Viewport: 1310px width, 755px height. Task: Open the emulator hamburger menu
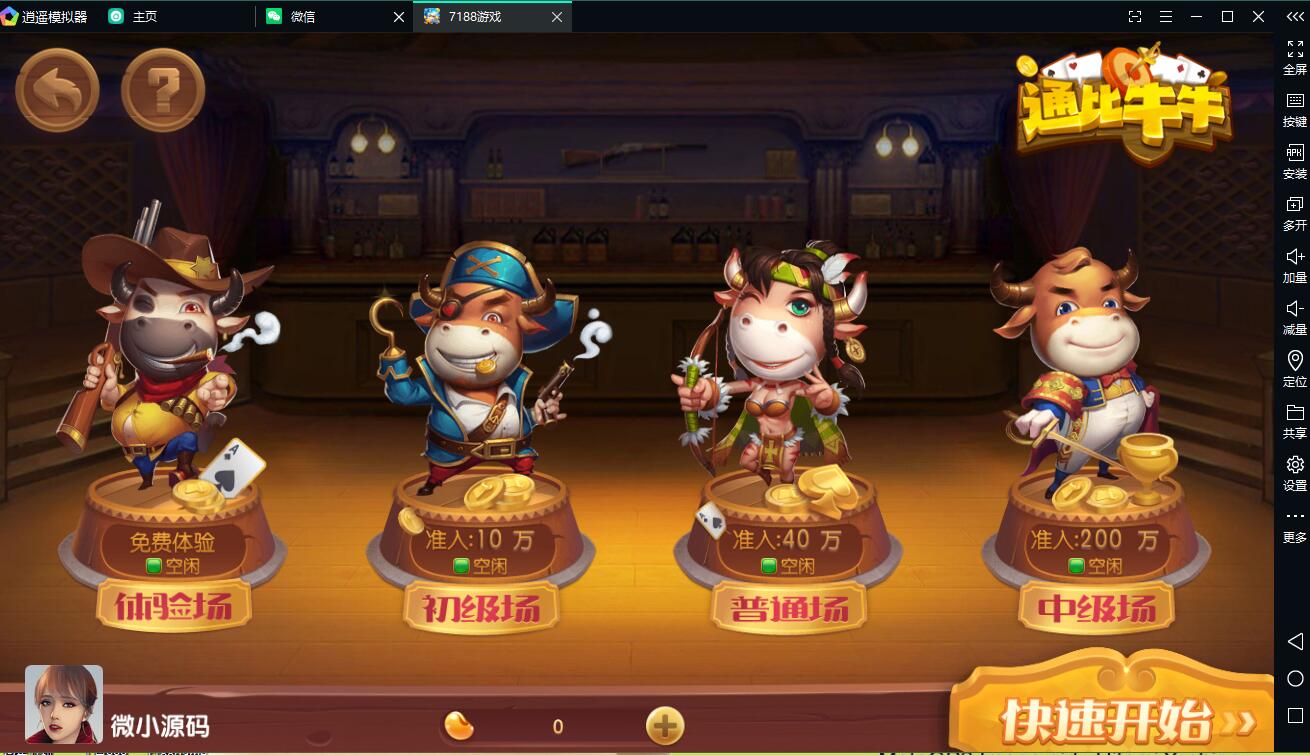[1166, 16]
